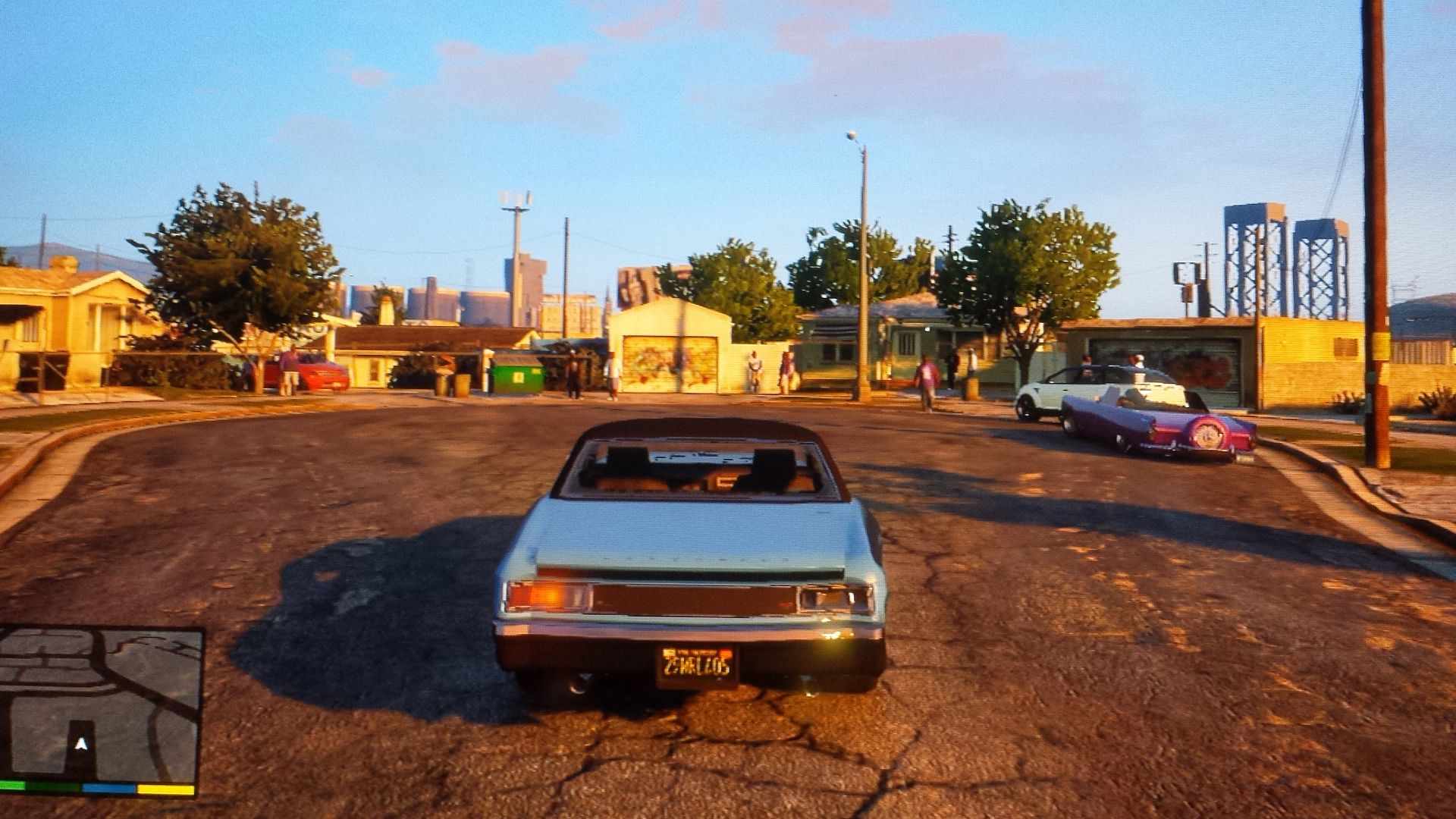Click the minimap in the corner

[100, 705]
